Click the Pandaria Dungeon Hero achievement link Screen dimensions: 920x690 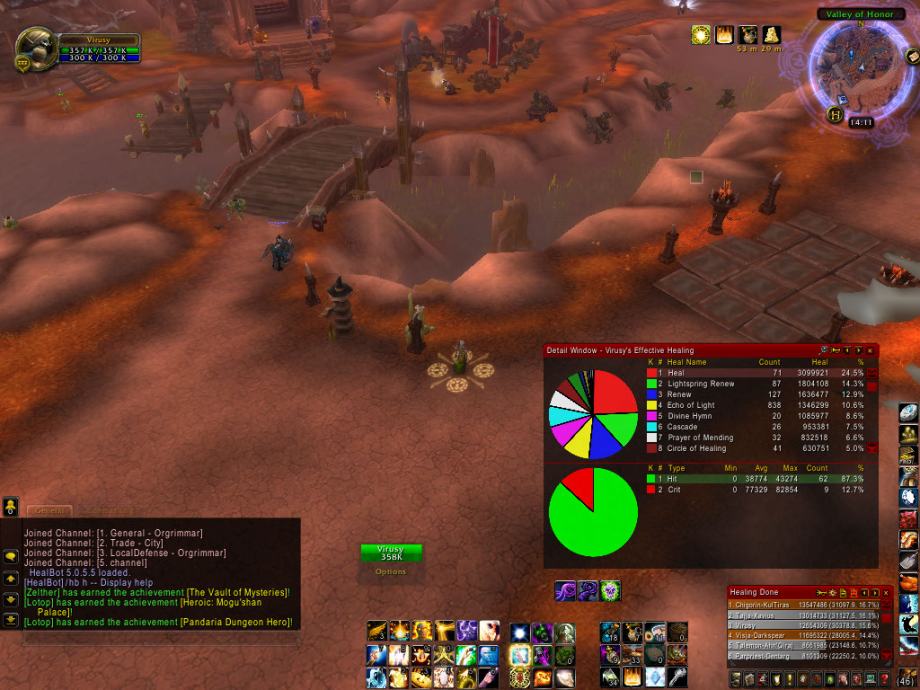pos(236,622)
